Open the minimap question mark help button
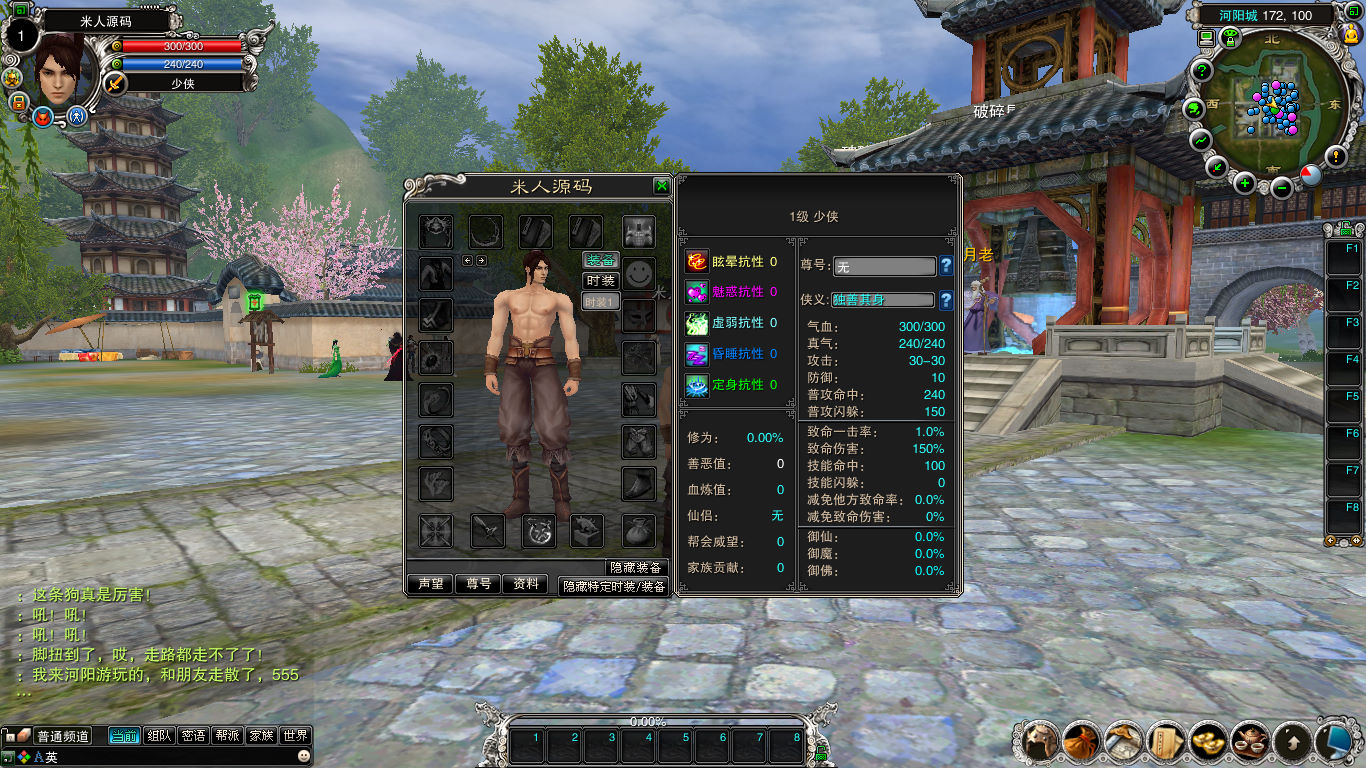Screen dimensions: 1366x768 coord(1201,71)
